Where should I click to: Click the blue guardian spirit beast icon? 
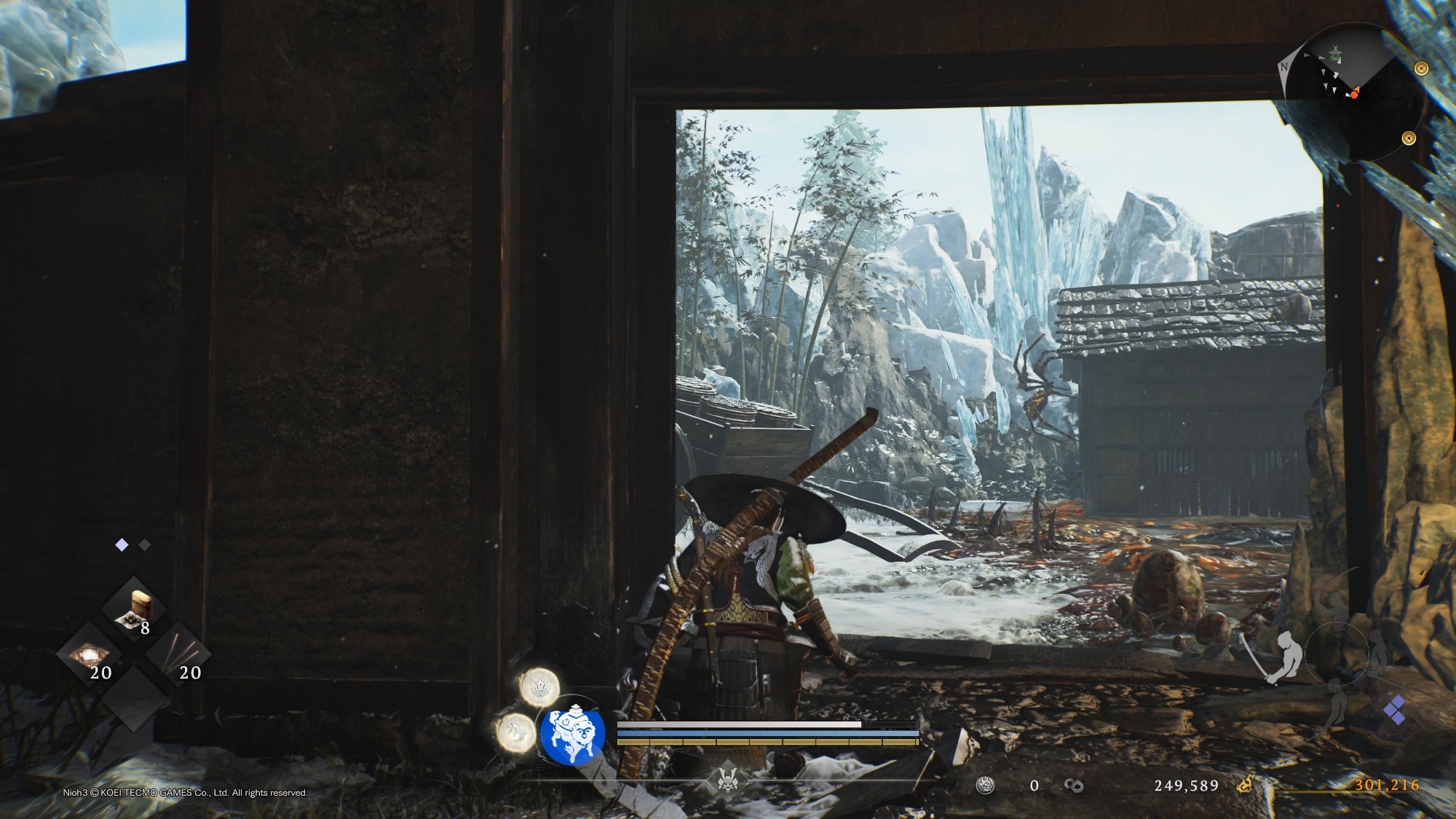coord(573,734)
